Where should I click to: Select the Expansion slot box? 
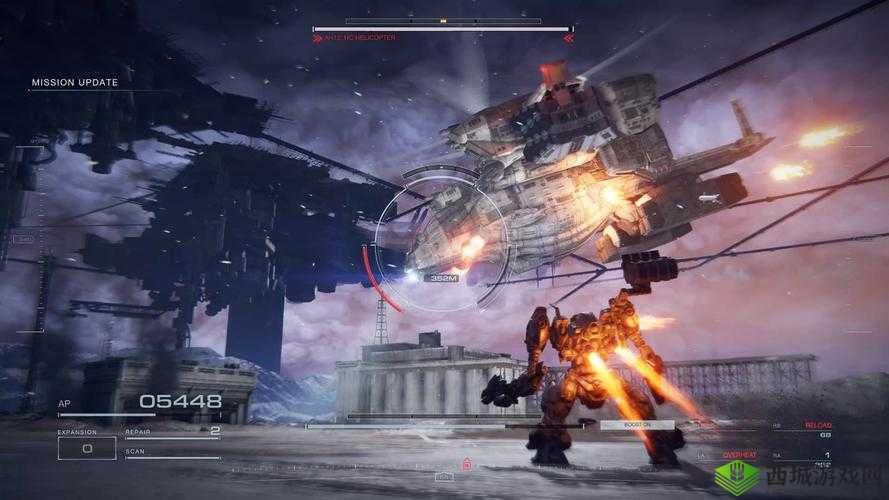tap(86, 448)
